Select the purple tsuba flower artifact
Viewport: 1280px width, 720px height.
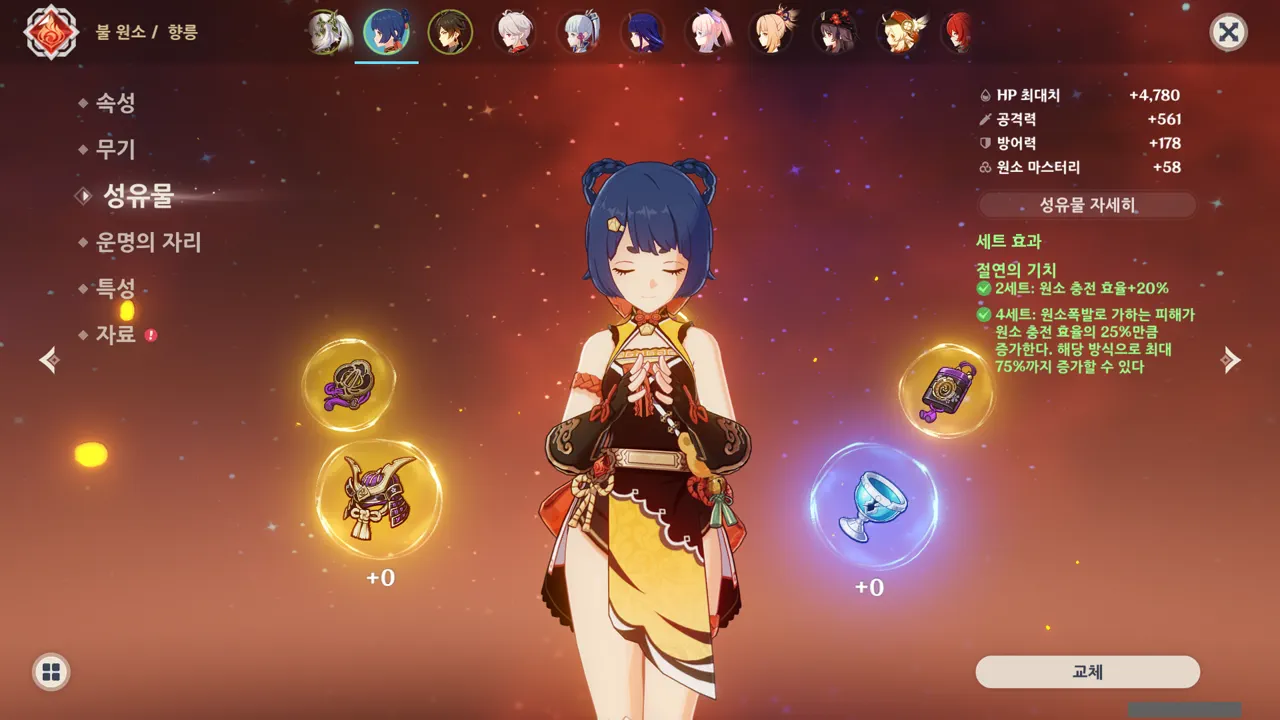348,385
